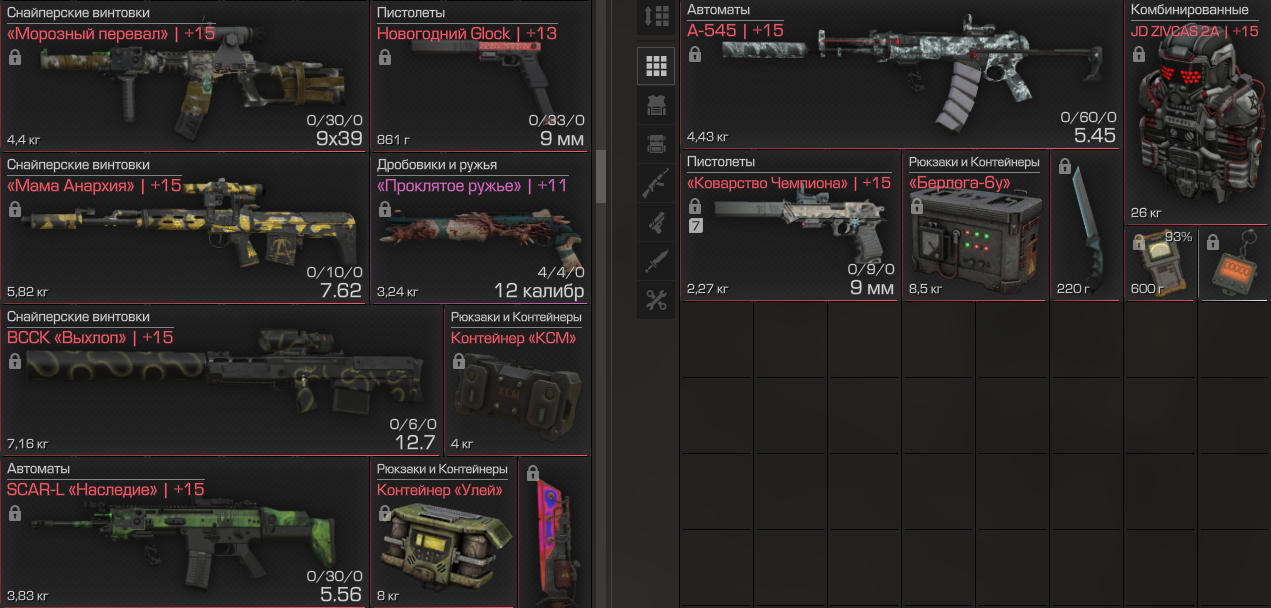
Task: Click the detector device at 93%
Action: [x=1160, y=265]
